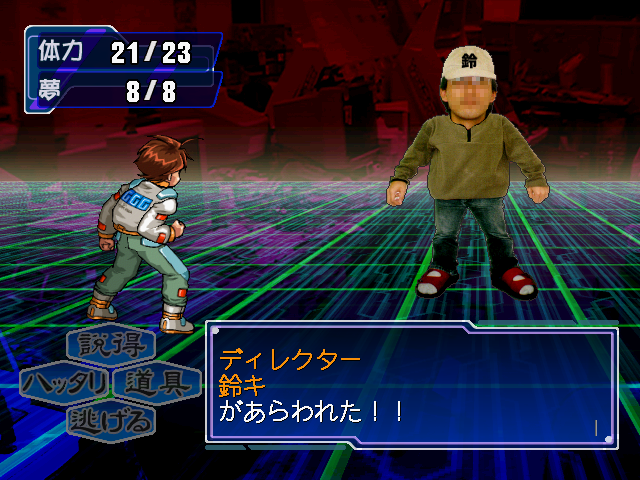Open the 道具 (Items) command
The image size is (640, 480).
[x=155, y=383]
